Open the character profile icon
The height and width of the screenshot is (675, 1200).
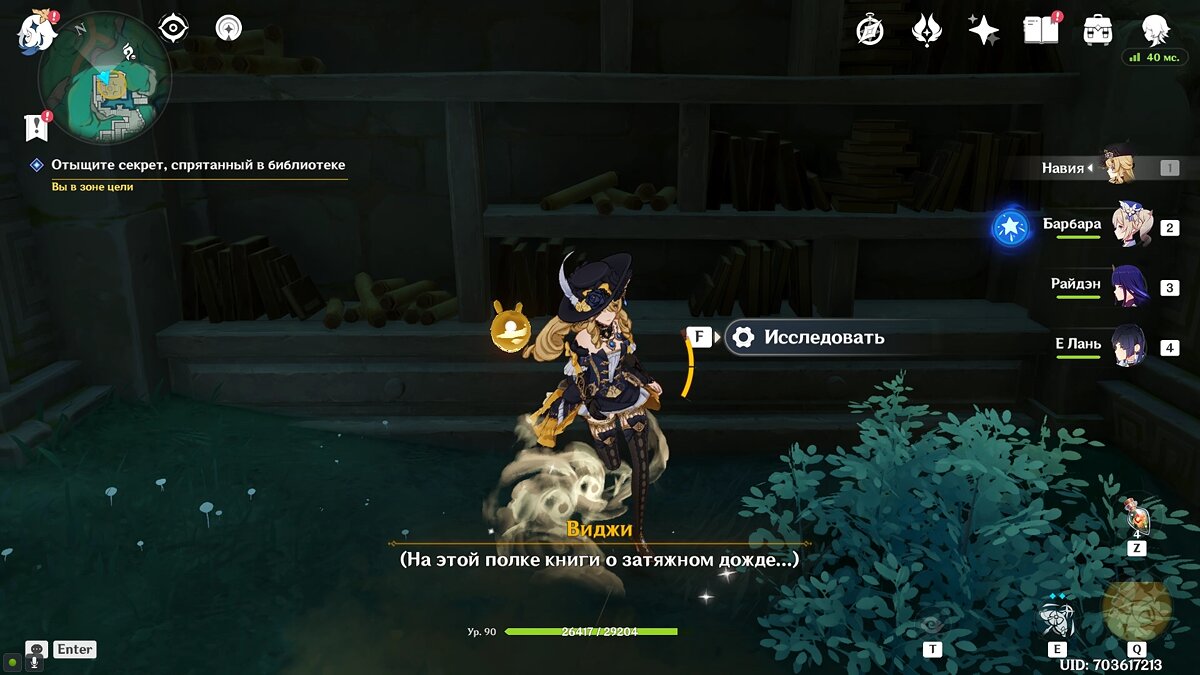(1155, 30)
